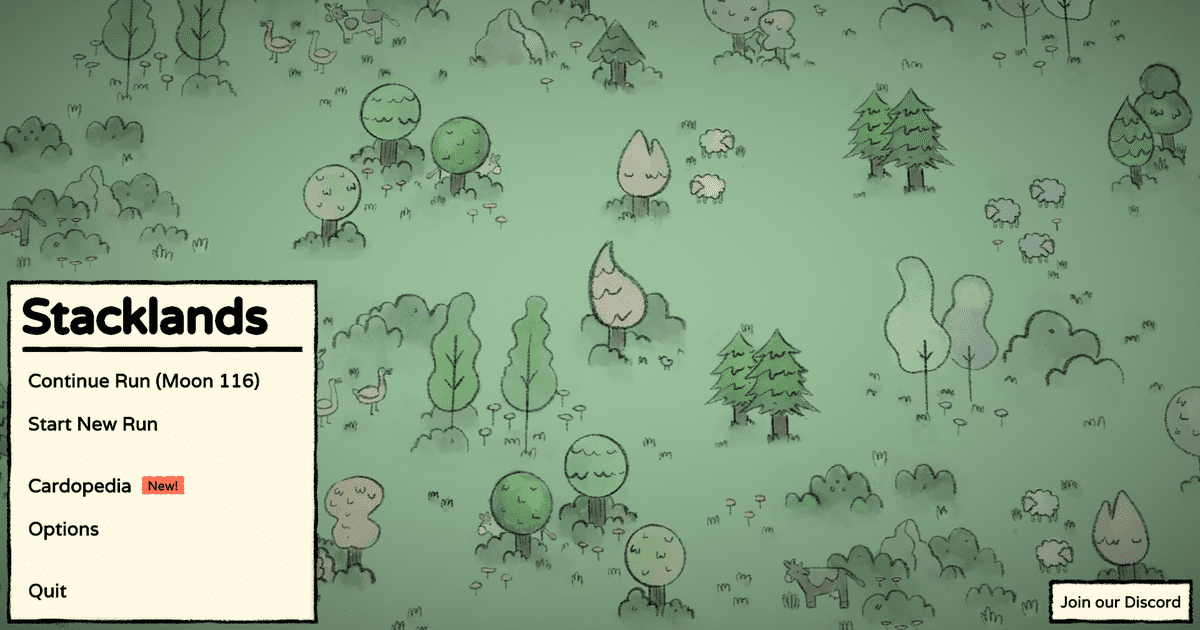Choose Start New Run

tap(93, 424)
